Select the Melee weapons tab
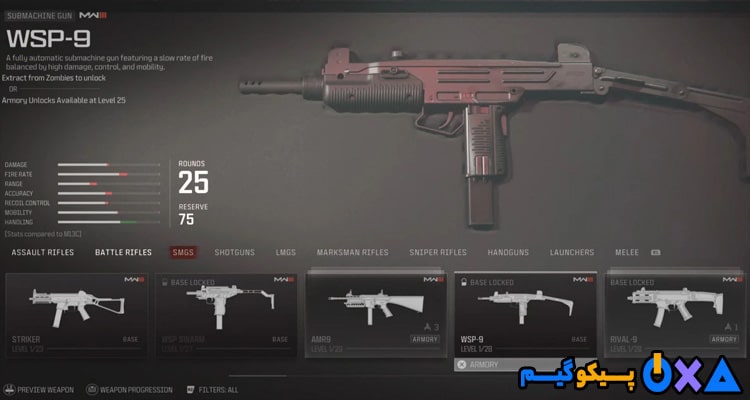Image resolution: width=750 pixels, height=400 pixels. click(x=628, y=253)
